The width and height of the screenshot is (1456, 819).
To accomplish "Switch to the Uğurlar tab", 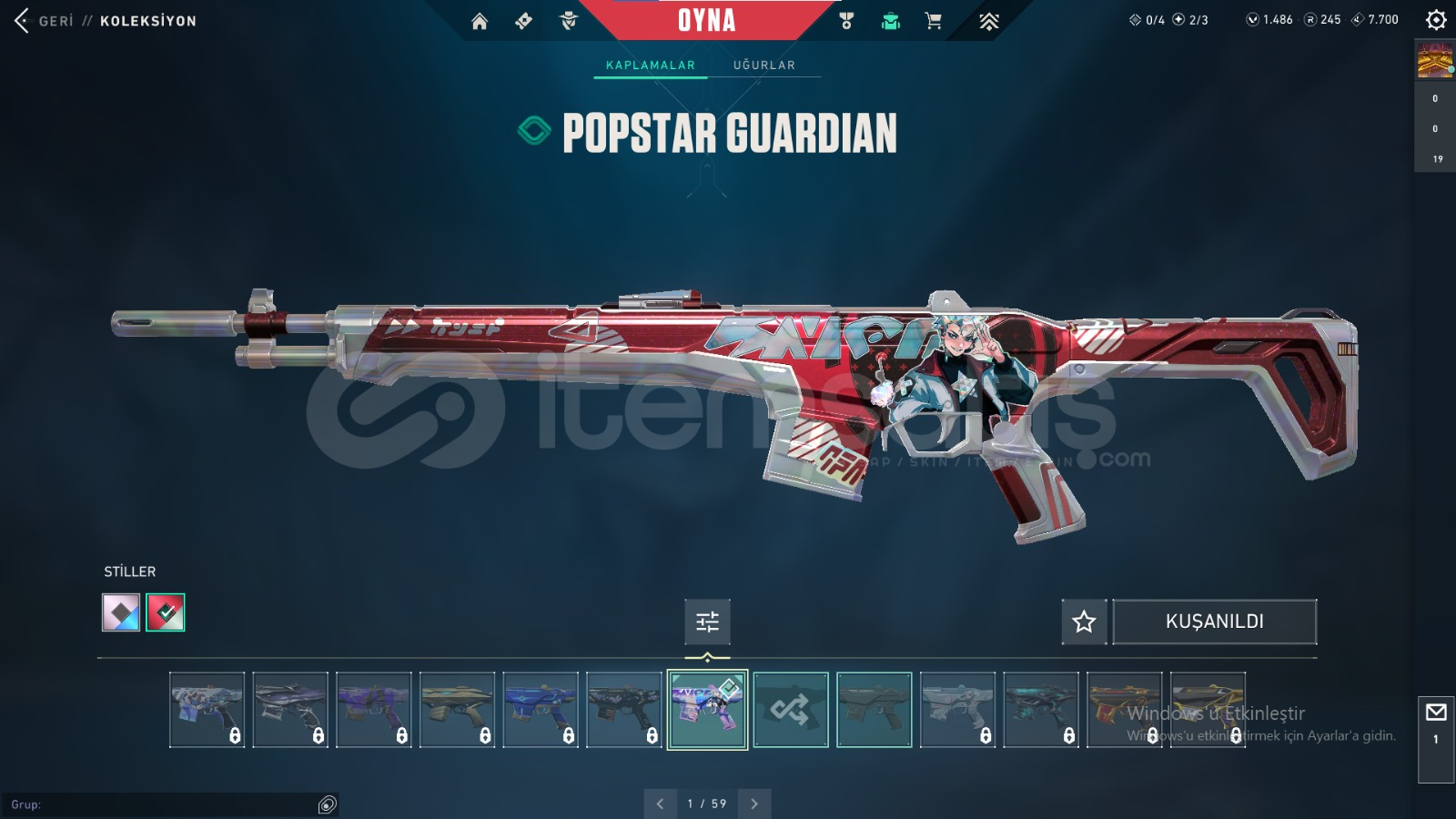I will [x=763, y=66].
